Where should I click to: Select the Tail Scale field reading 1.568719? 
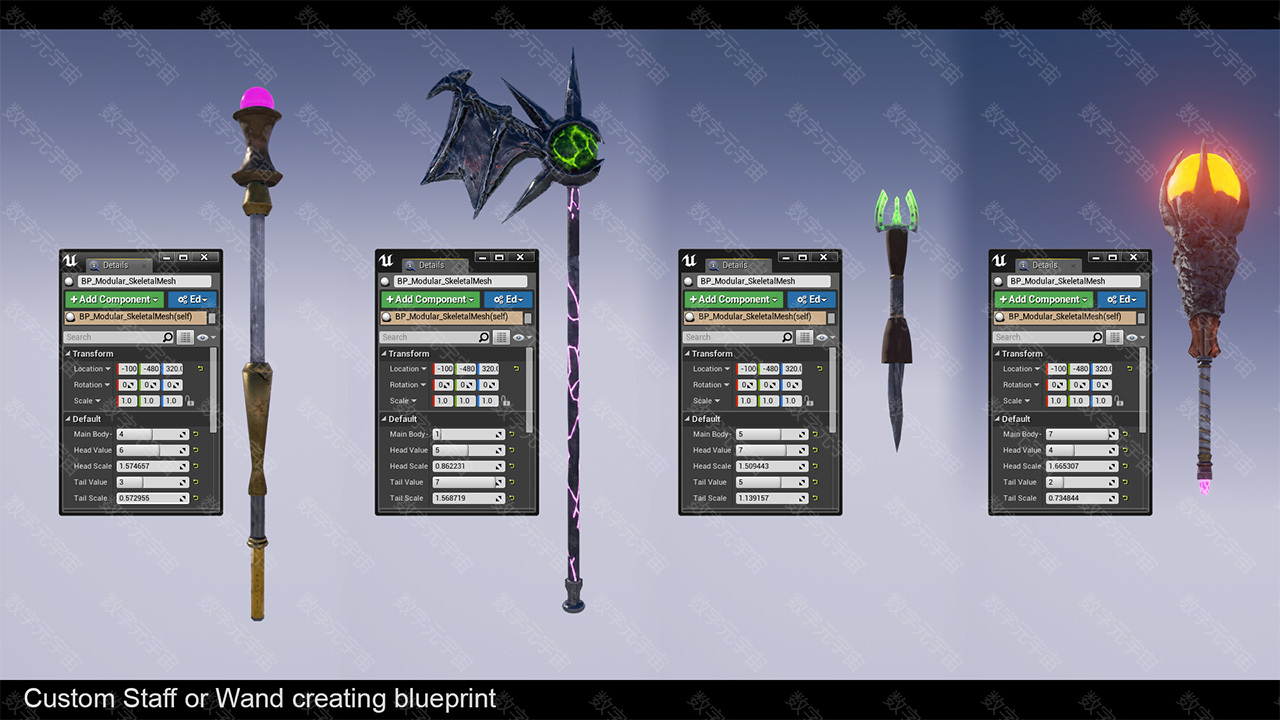(468, 498)
